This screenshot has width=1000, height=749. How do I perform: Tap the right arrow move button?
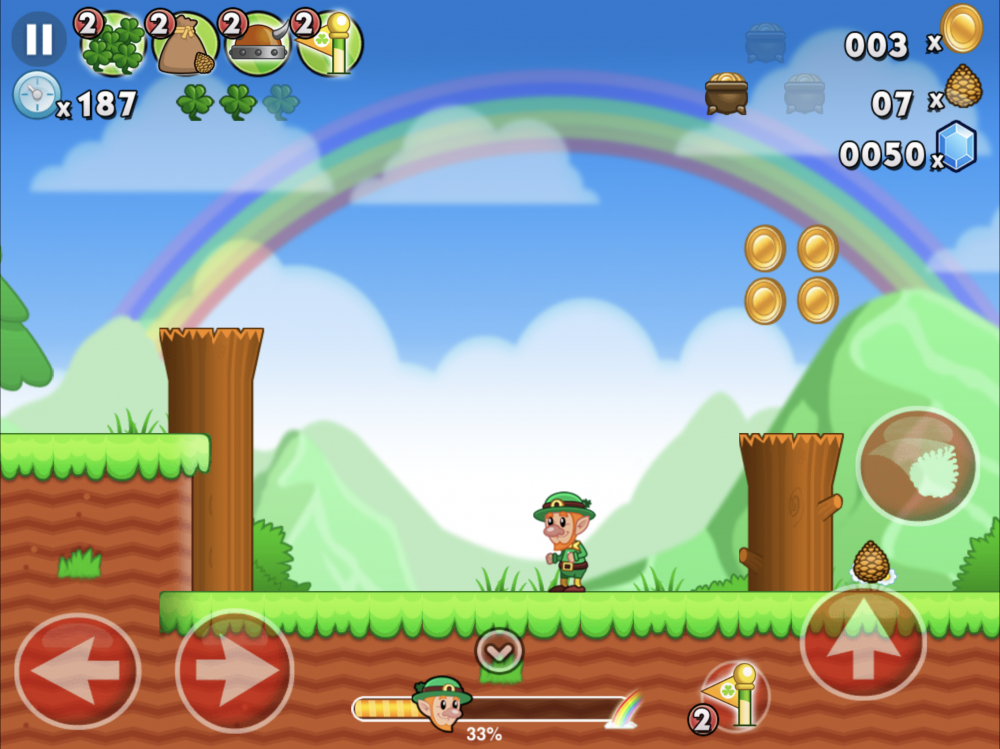point(234,670)
